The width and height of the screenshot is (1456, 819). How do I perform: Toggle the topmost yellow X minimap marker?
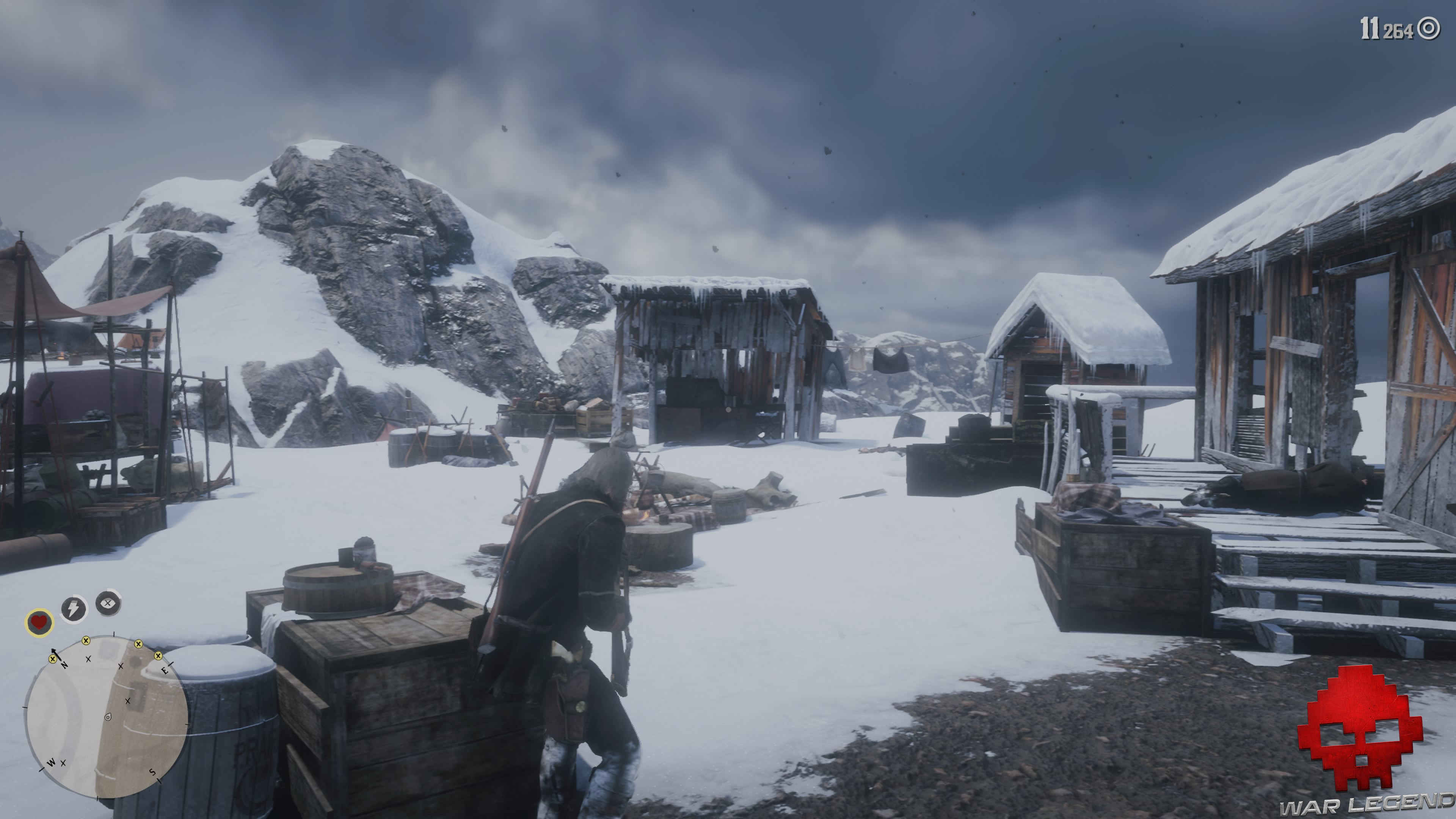[86, 641]
